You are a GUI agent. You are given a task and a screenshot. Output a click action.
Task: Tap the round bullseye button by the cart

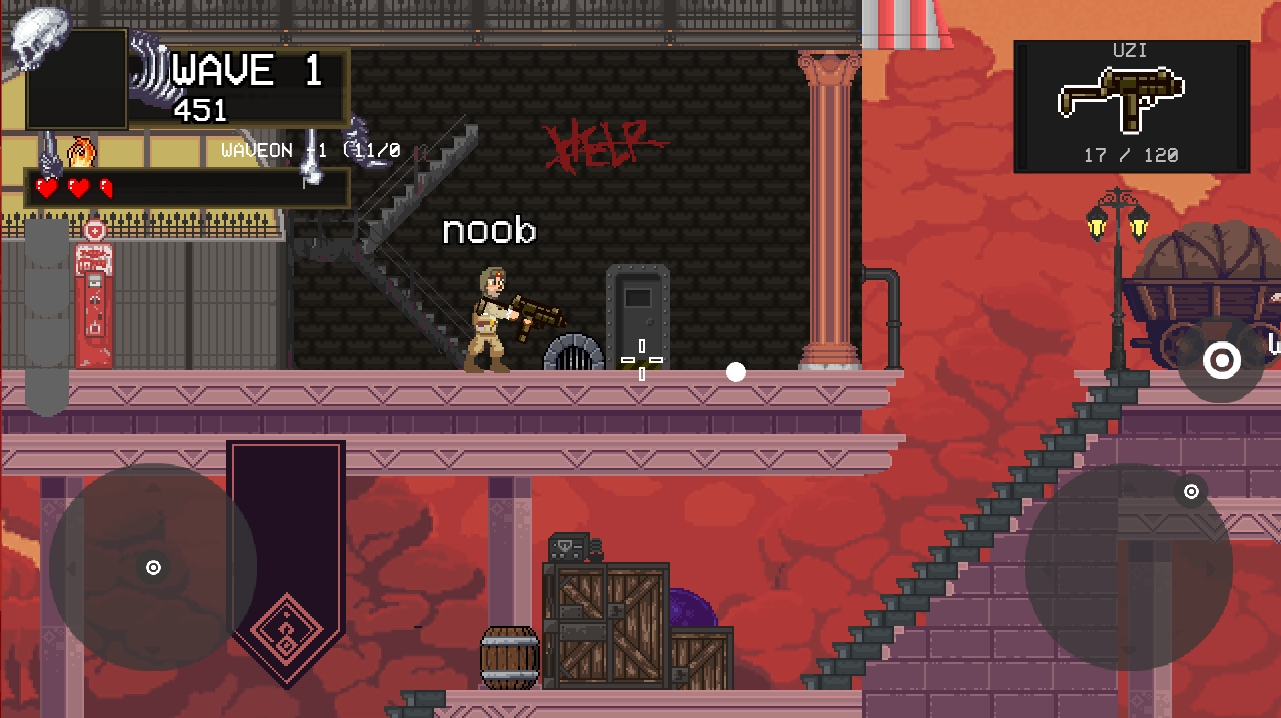coord(1221,361)
